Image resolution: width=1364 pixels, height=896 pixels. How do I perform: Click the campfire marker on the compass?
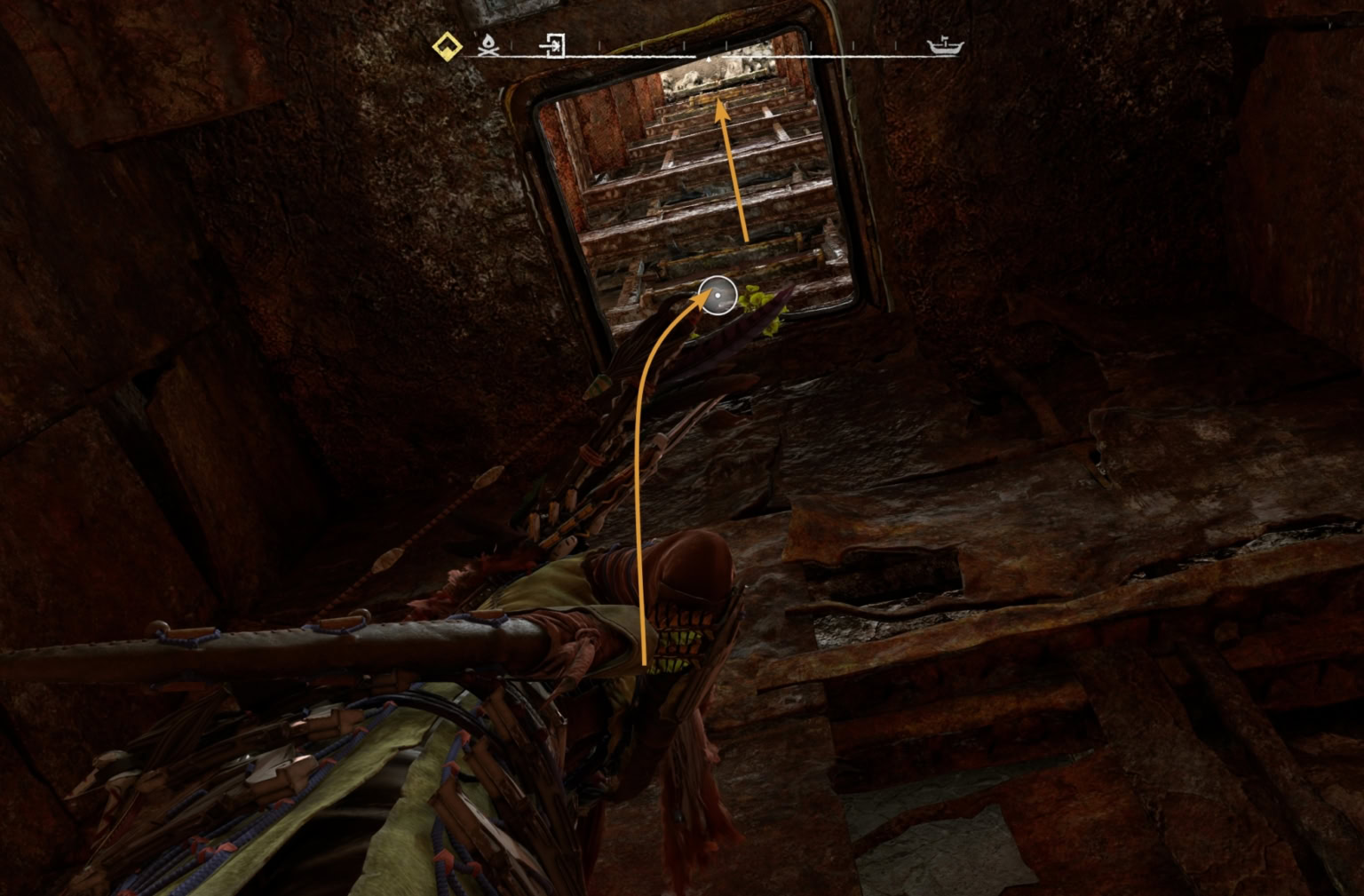(x=488, y=46)
